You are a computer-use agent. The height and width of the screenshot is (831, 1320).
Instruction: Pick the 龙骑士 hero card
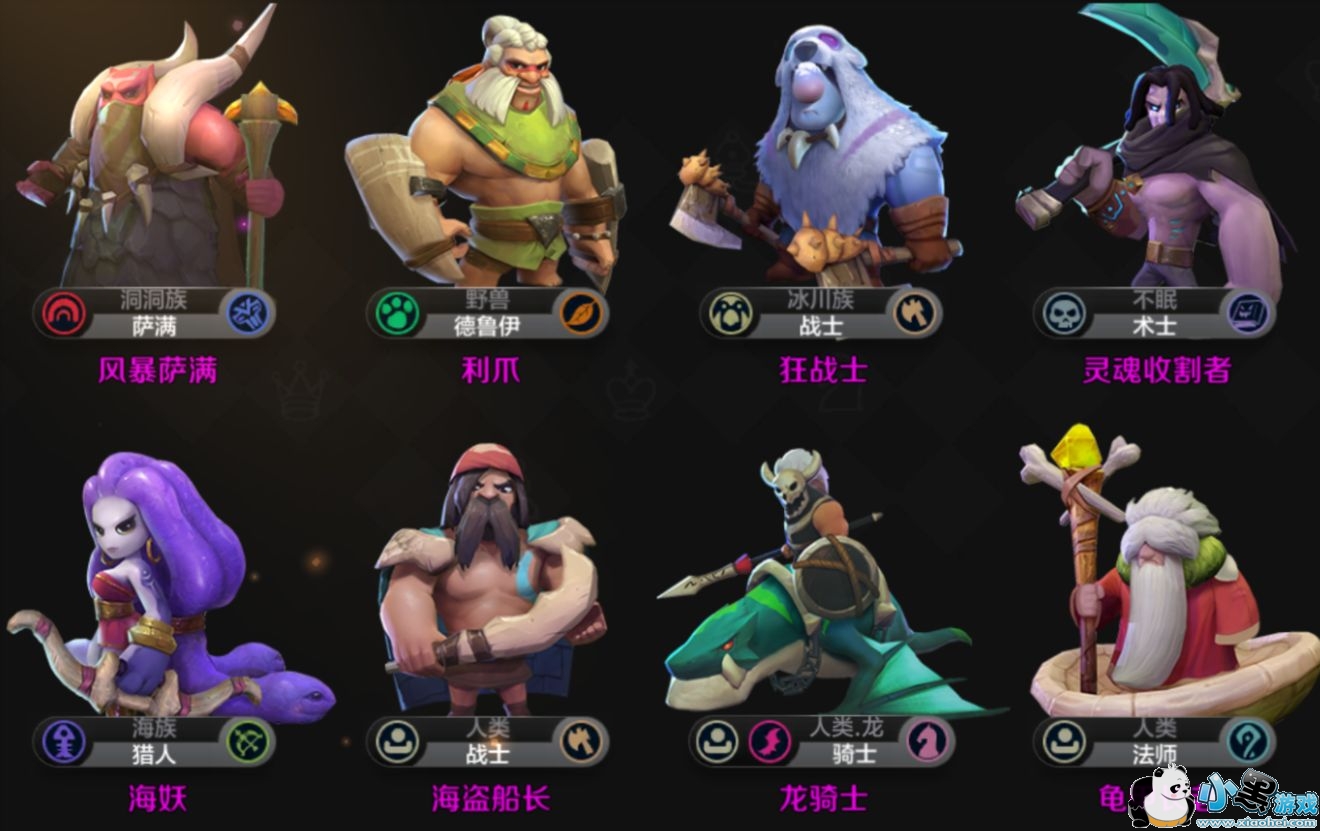(822, 600)
